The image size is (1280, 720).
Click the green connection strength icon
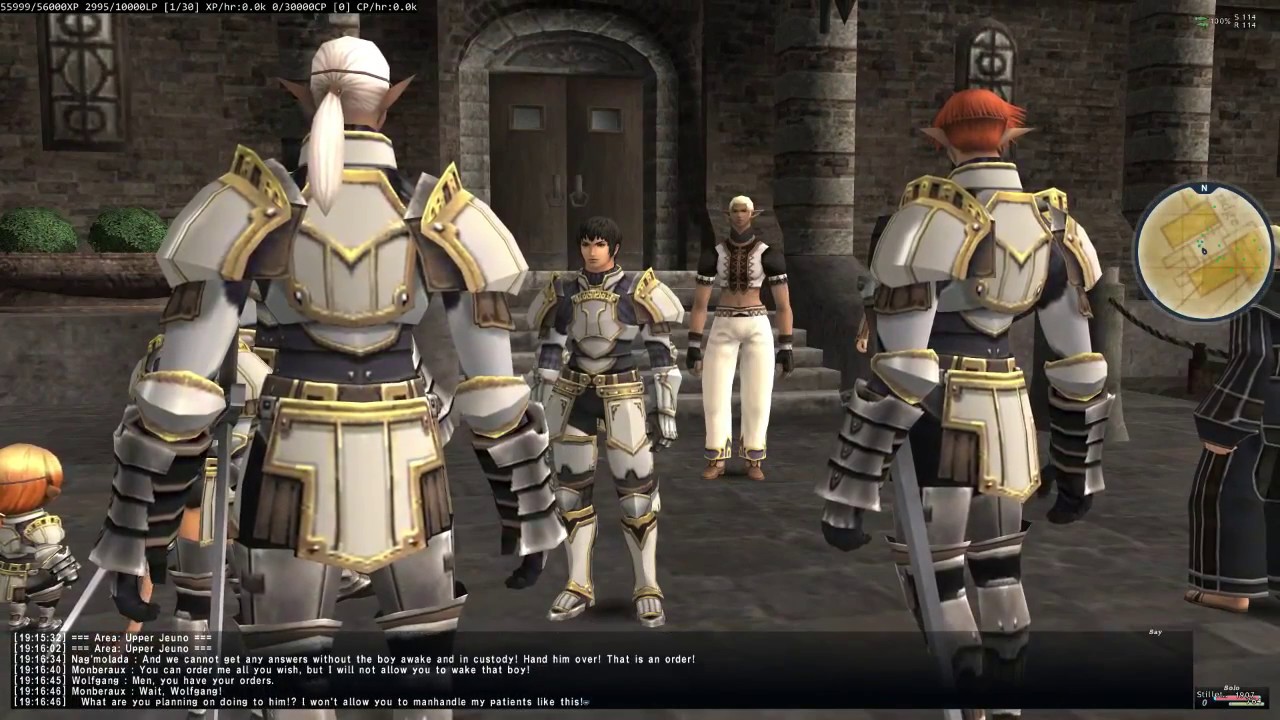pyautogui.click(x=1202, y=20)
